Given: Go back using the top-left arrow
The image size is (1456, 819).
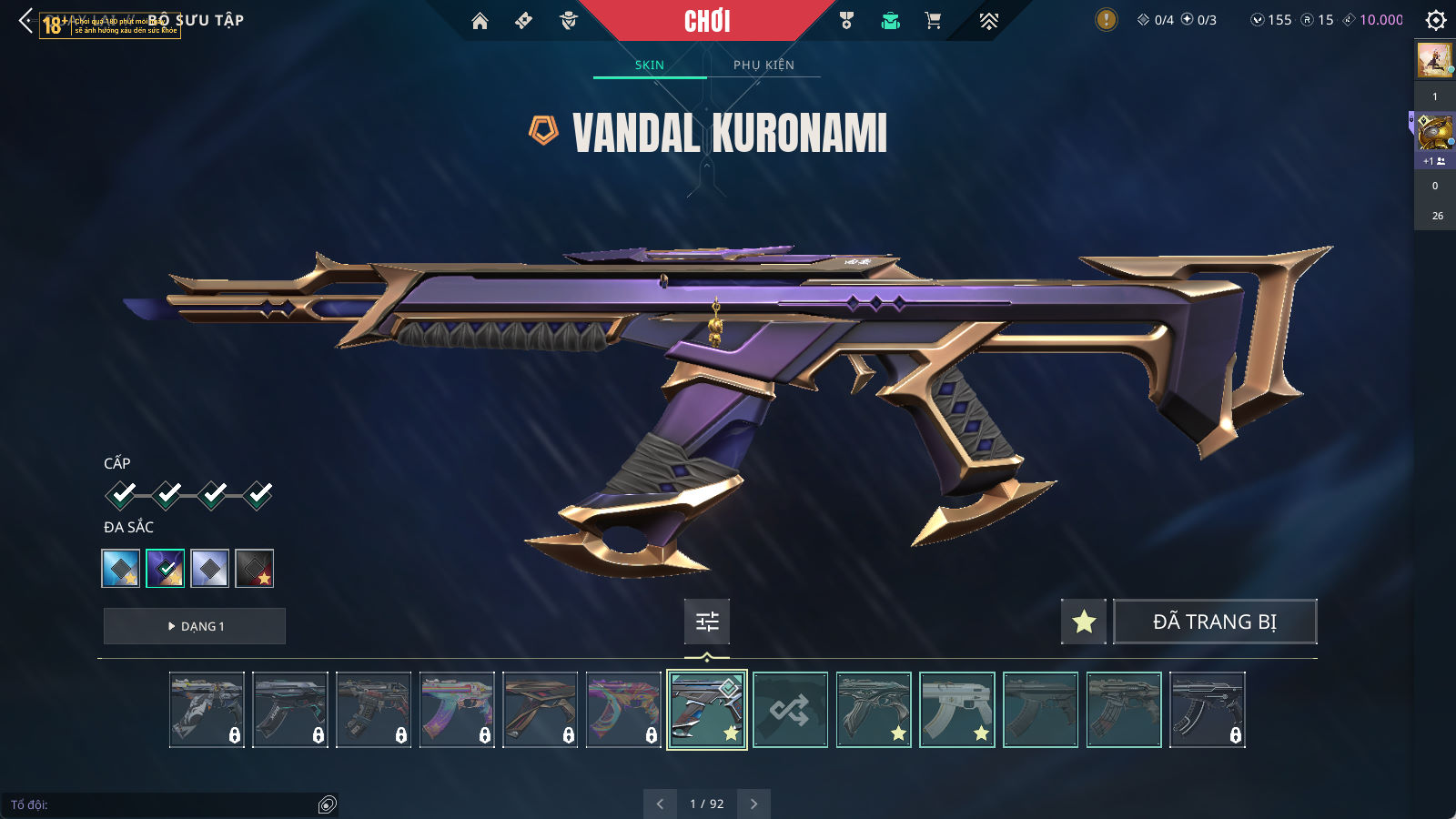Looking at the screenshot, I should [25, 20].
